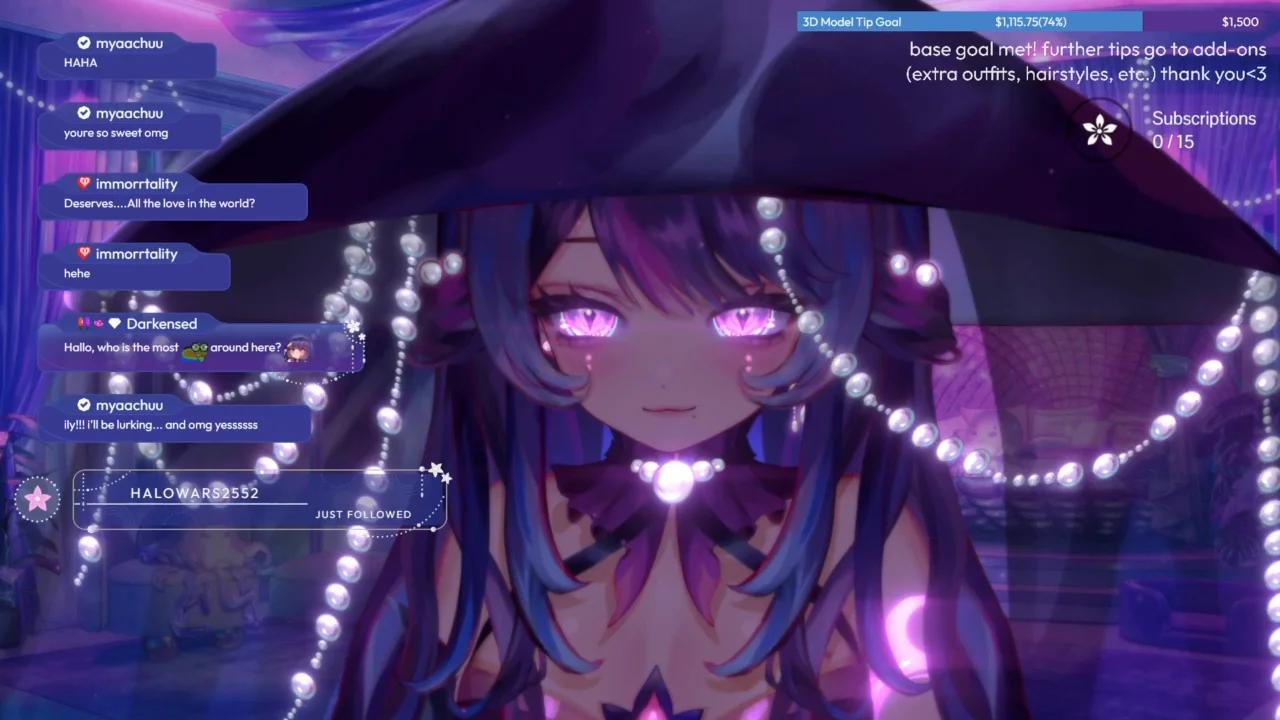
Task: Select the username Darkensed in chat
Action: click(x=161, y=323)
